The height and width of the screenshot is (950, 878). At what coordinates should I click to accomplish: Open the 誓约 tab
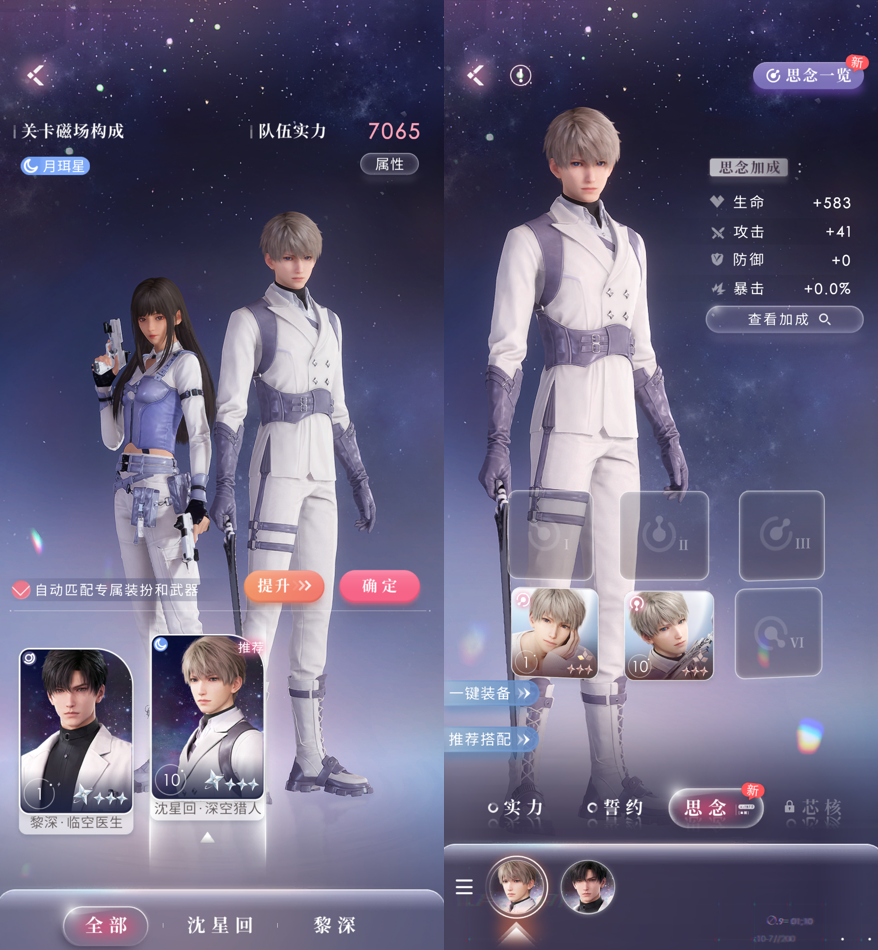click(616, 807)
